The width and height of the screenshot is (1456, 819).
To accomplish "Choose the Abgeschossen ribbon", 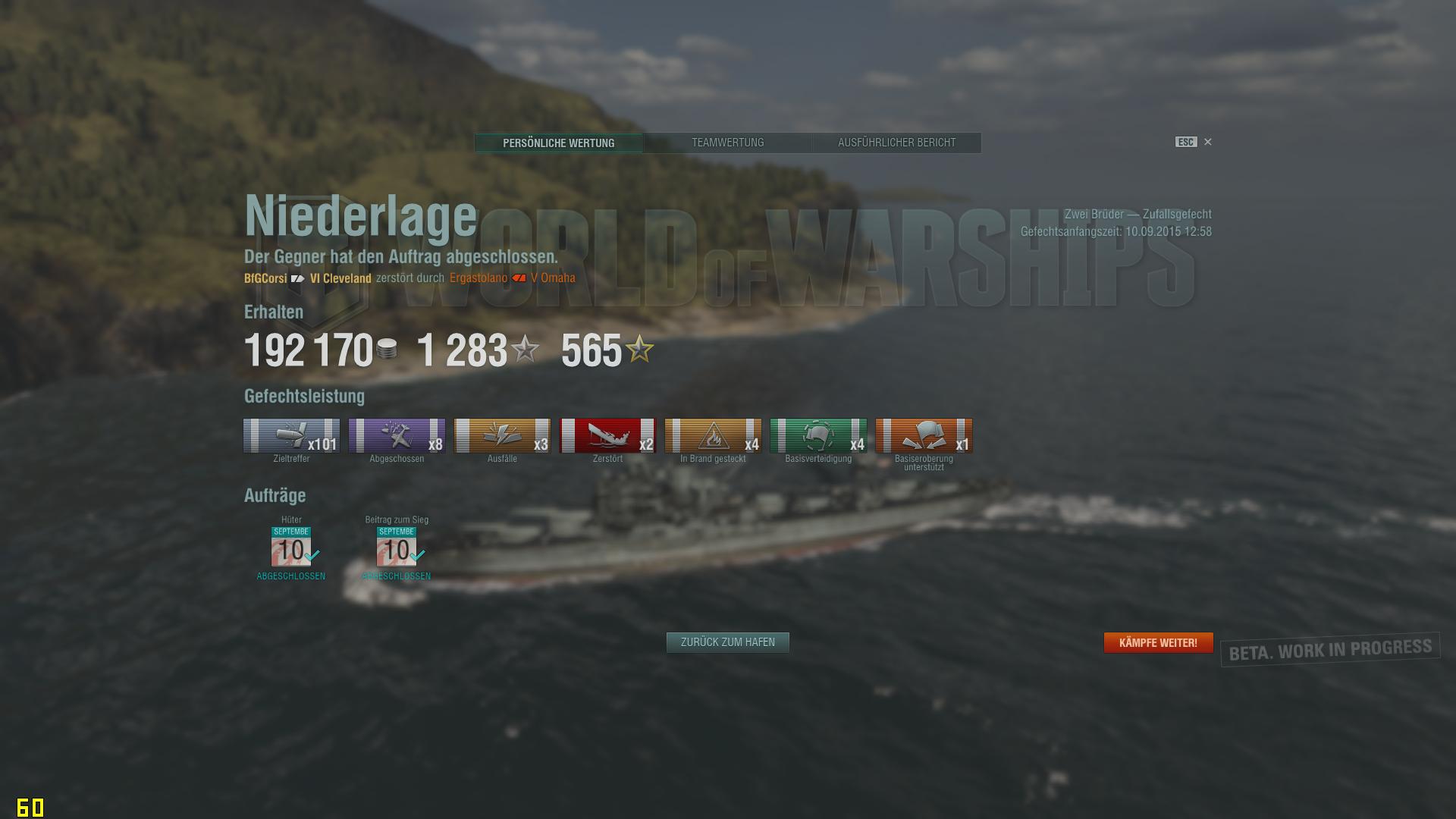I will coord(397,436).
